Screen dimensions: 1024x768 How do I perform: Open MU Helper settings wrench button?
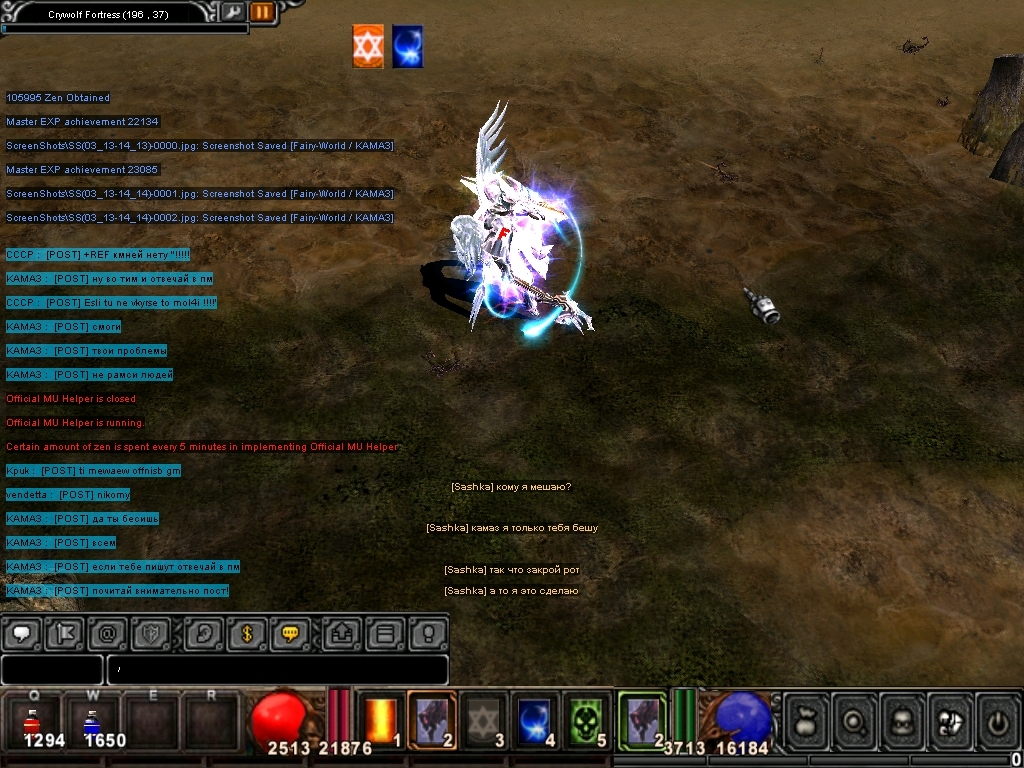[231, 12]
